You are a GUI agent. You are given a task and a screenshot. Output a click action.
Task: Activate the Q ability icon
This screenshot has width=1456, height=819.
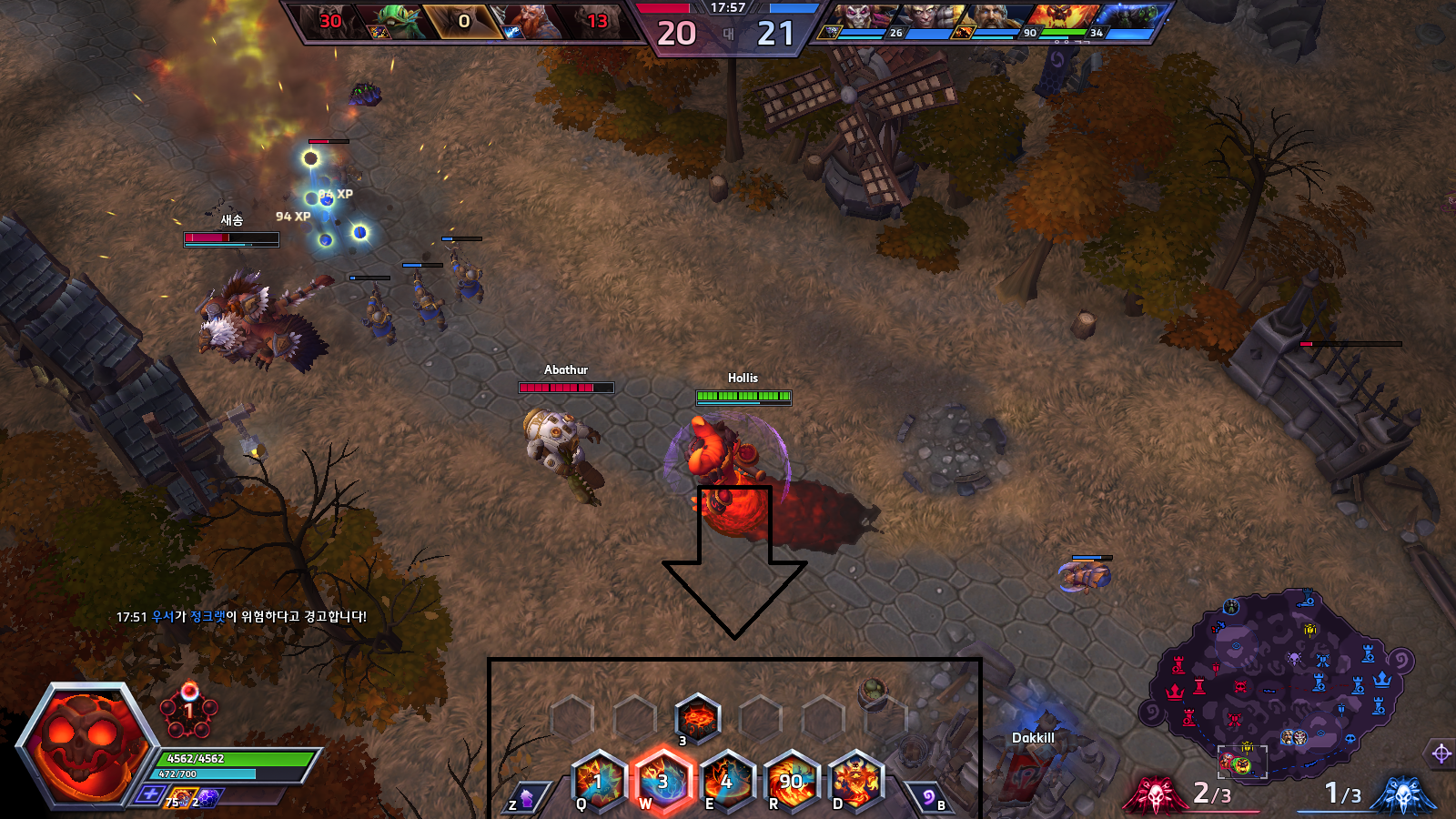(x=599, y=780)
